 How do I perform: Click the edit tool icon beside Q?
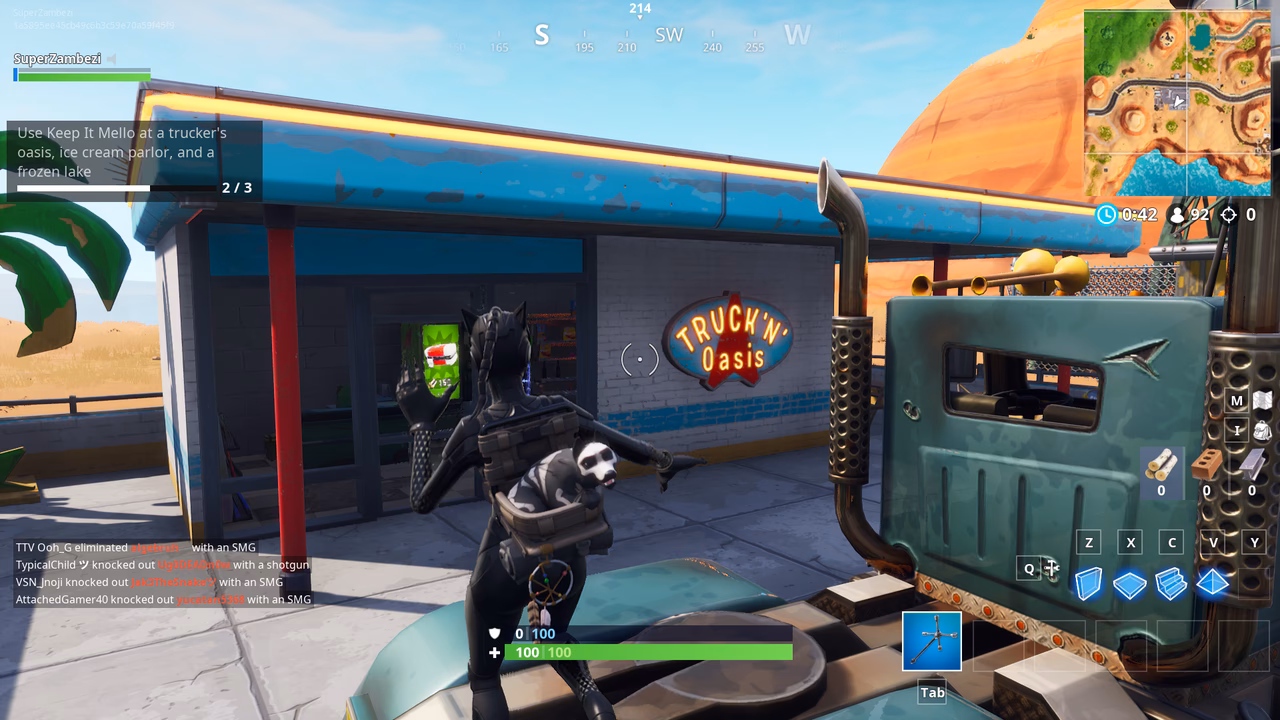1052,567
